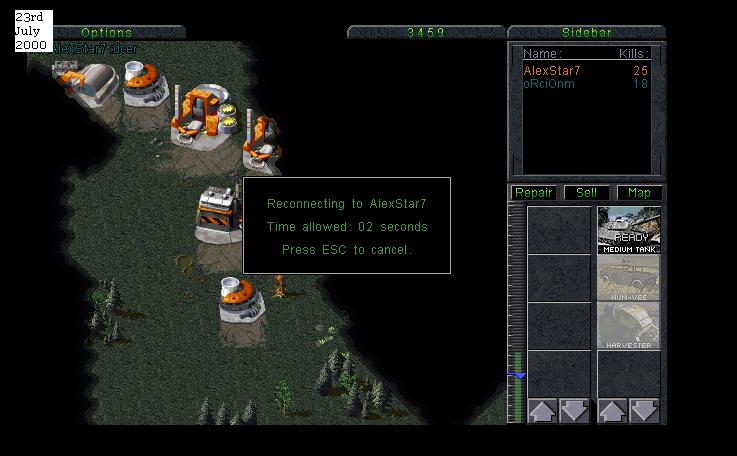Open the Map button
Screen dimensions: 737x456
[639, 192]
